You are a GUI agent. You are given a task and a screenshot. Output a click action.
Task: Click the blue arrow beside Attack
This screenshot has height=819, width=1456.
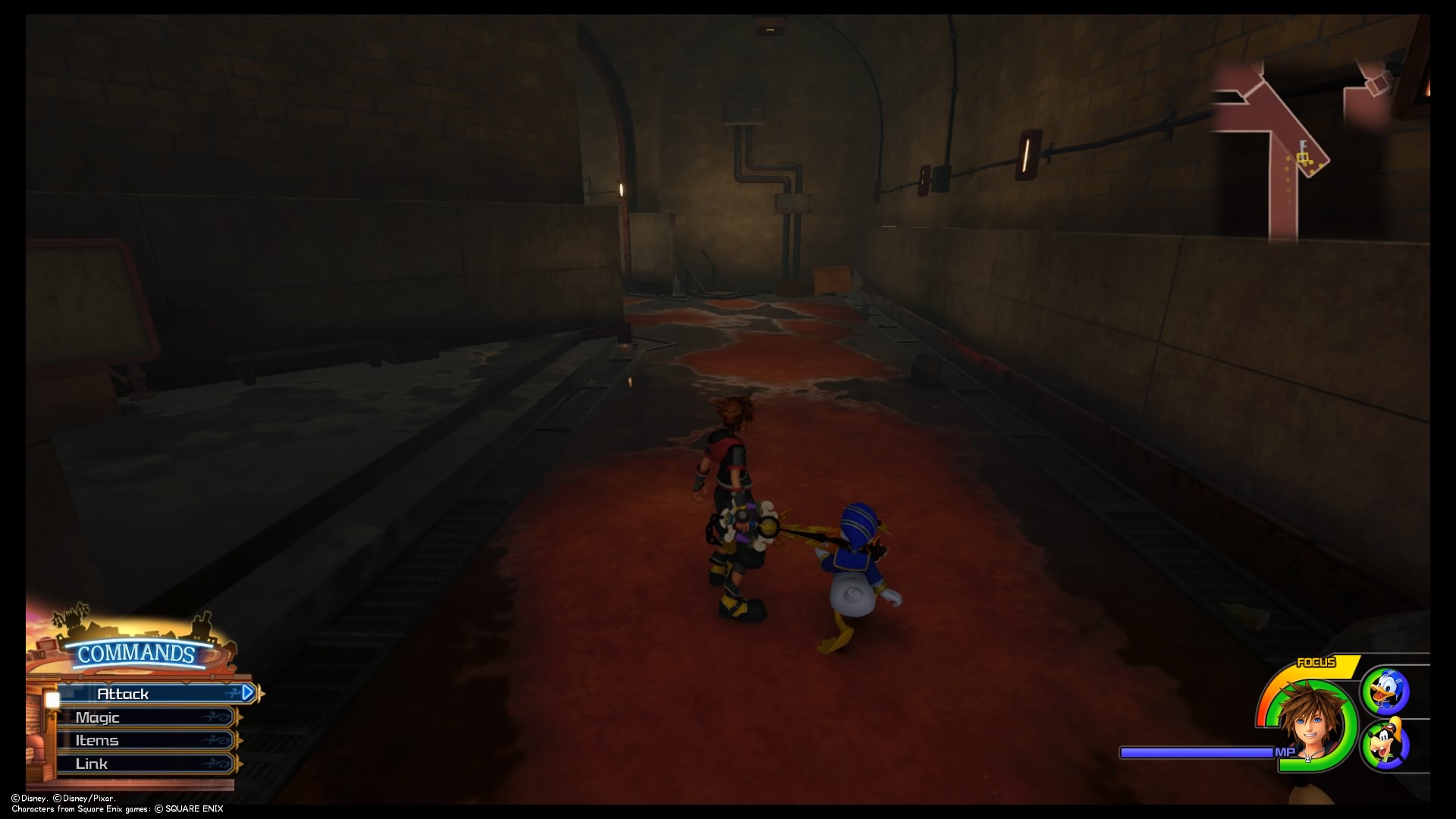click(x=248, y=692)
